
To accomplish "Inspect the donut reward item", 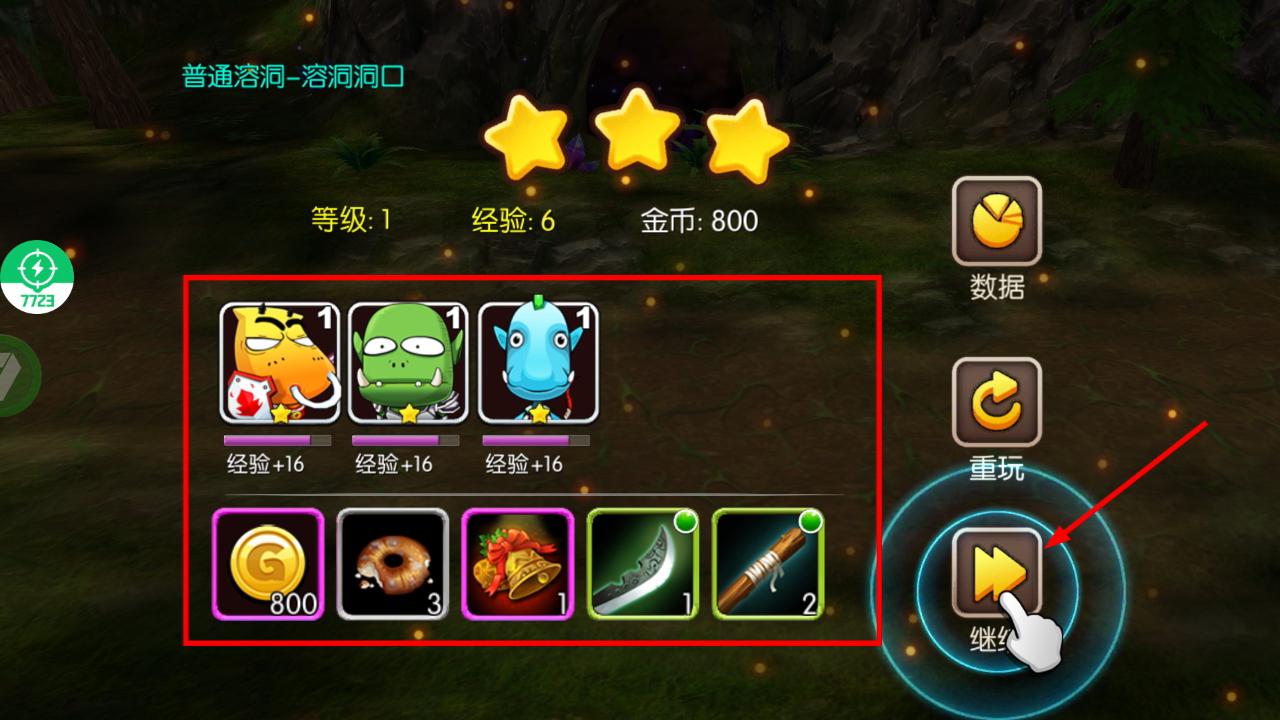I will [392, 564].
